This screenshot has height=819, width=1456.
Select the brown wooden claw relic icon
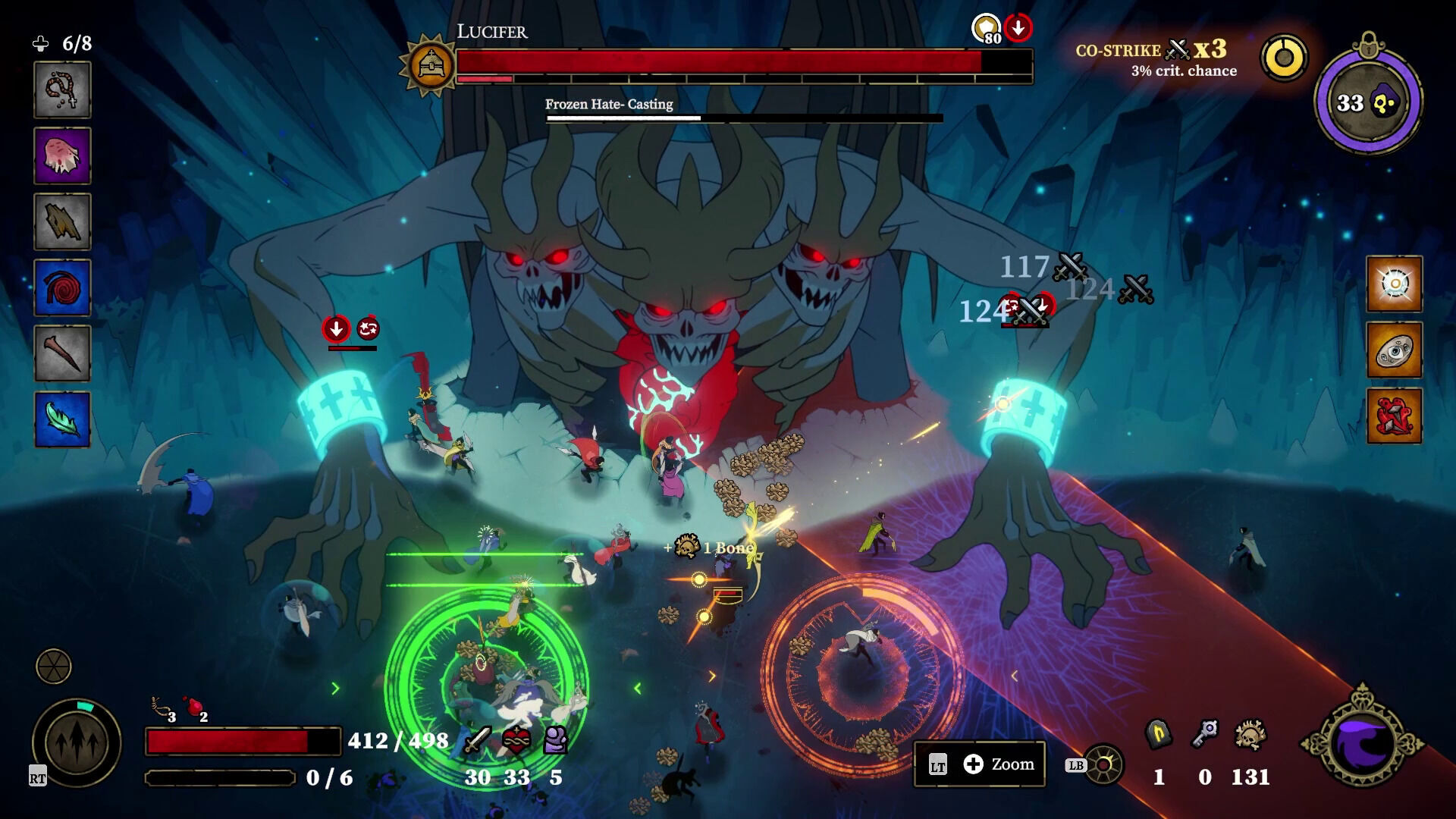coord(62,221)
